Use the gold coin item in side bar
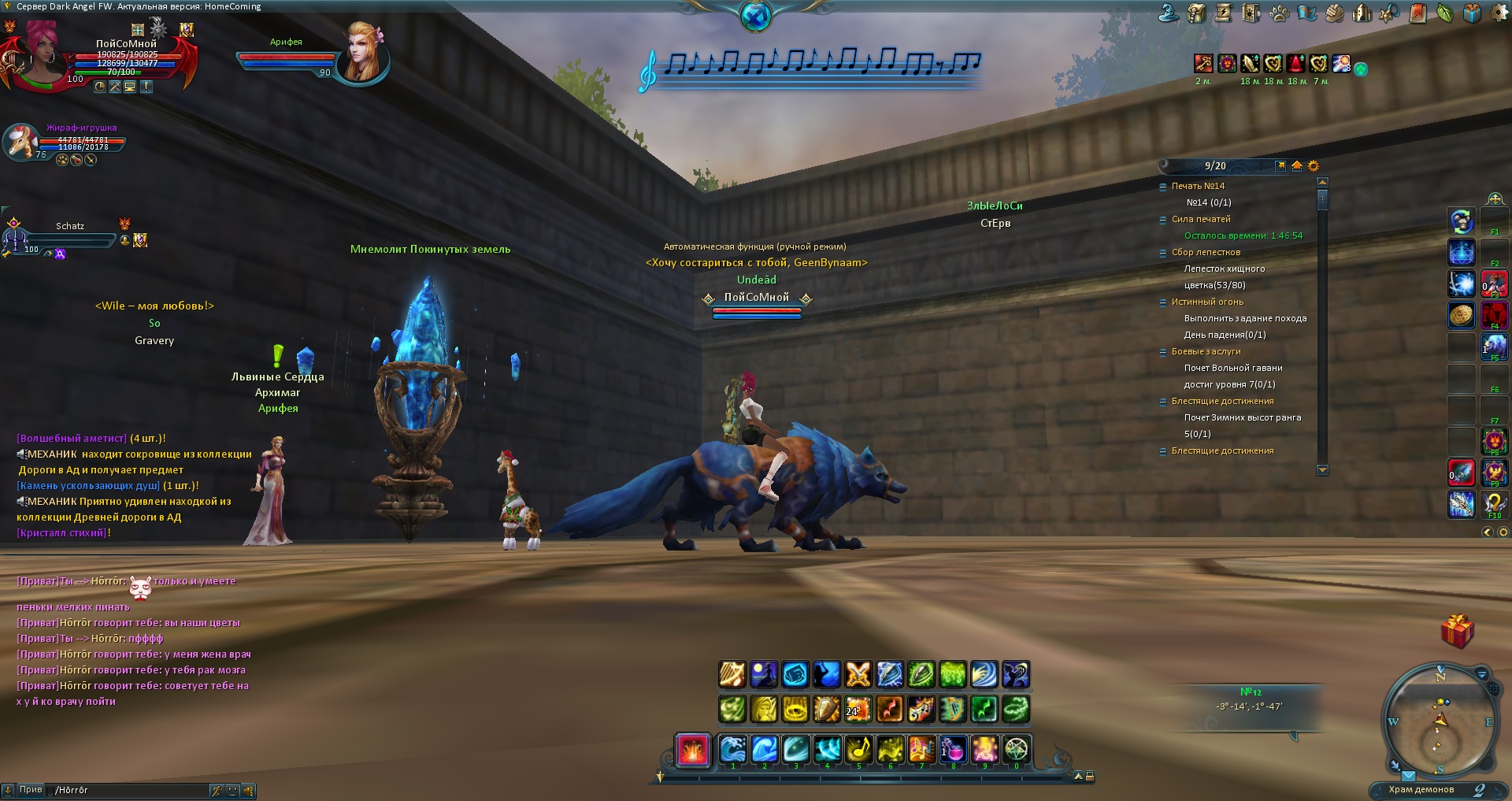 click(x=1462, y=315)
